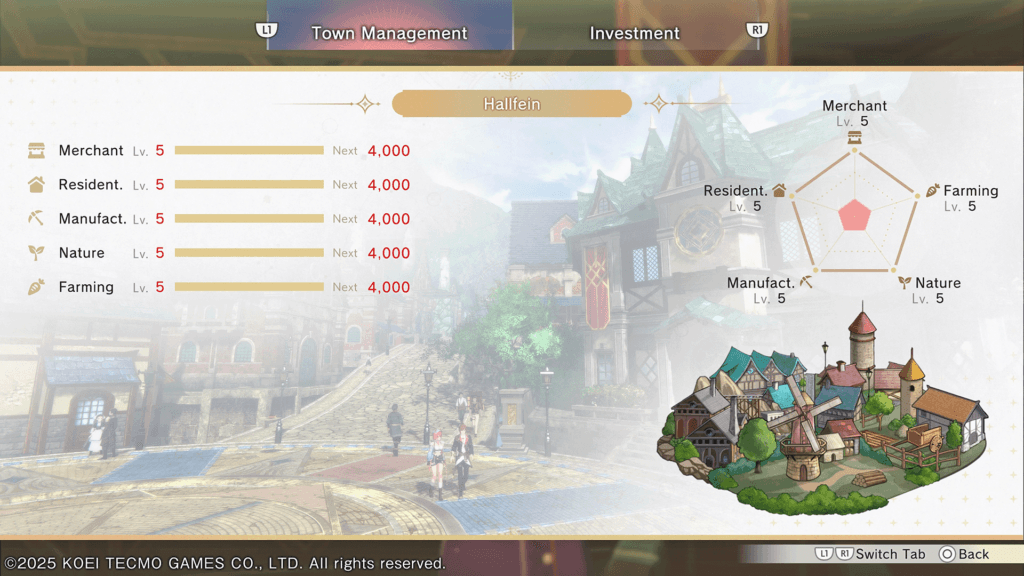The height and width of the screenshot is (576, 1024).
Task: Click the pentagon radar chart center
Action: click(854, 214)
